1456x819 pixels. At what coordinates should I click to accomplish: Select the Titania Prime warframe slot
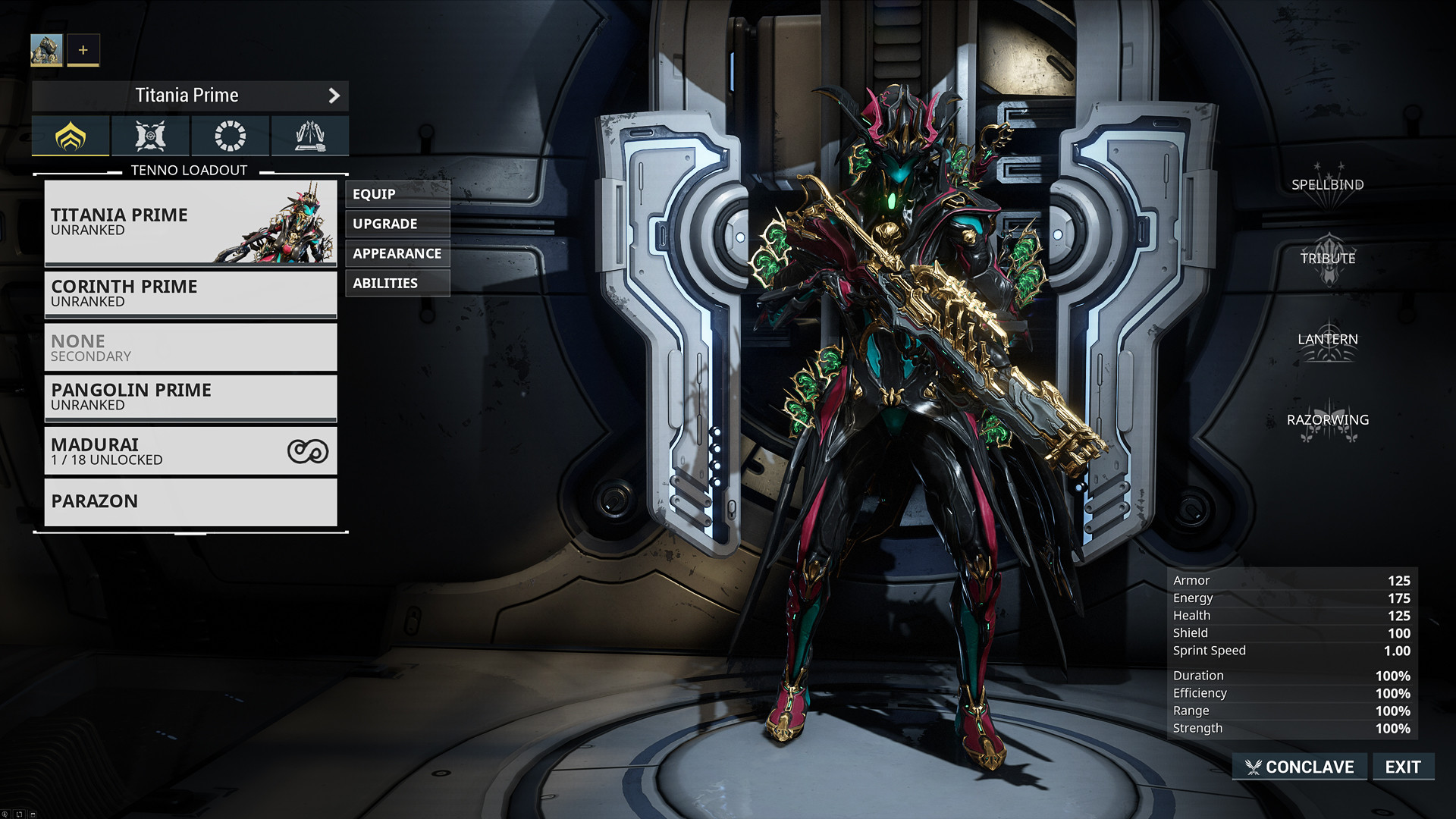(x=190, y=222)
